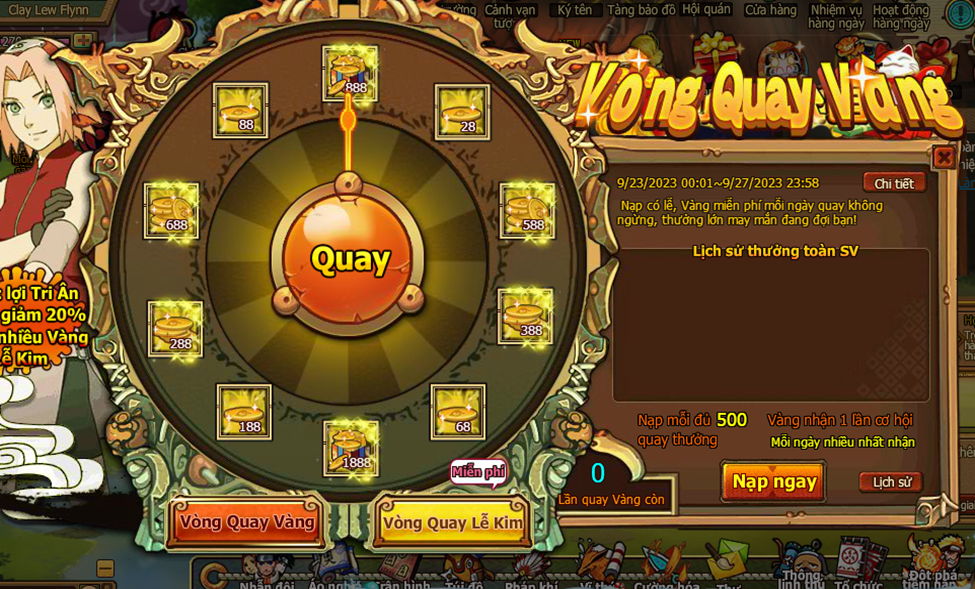
Task: Click the Nạp ngay recharge button
Action: 774,482
